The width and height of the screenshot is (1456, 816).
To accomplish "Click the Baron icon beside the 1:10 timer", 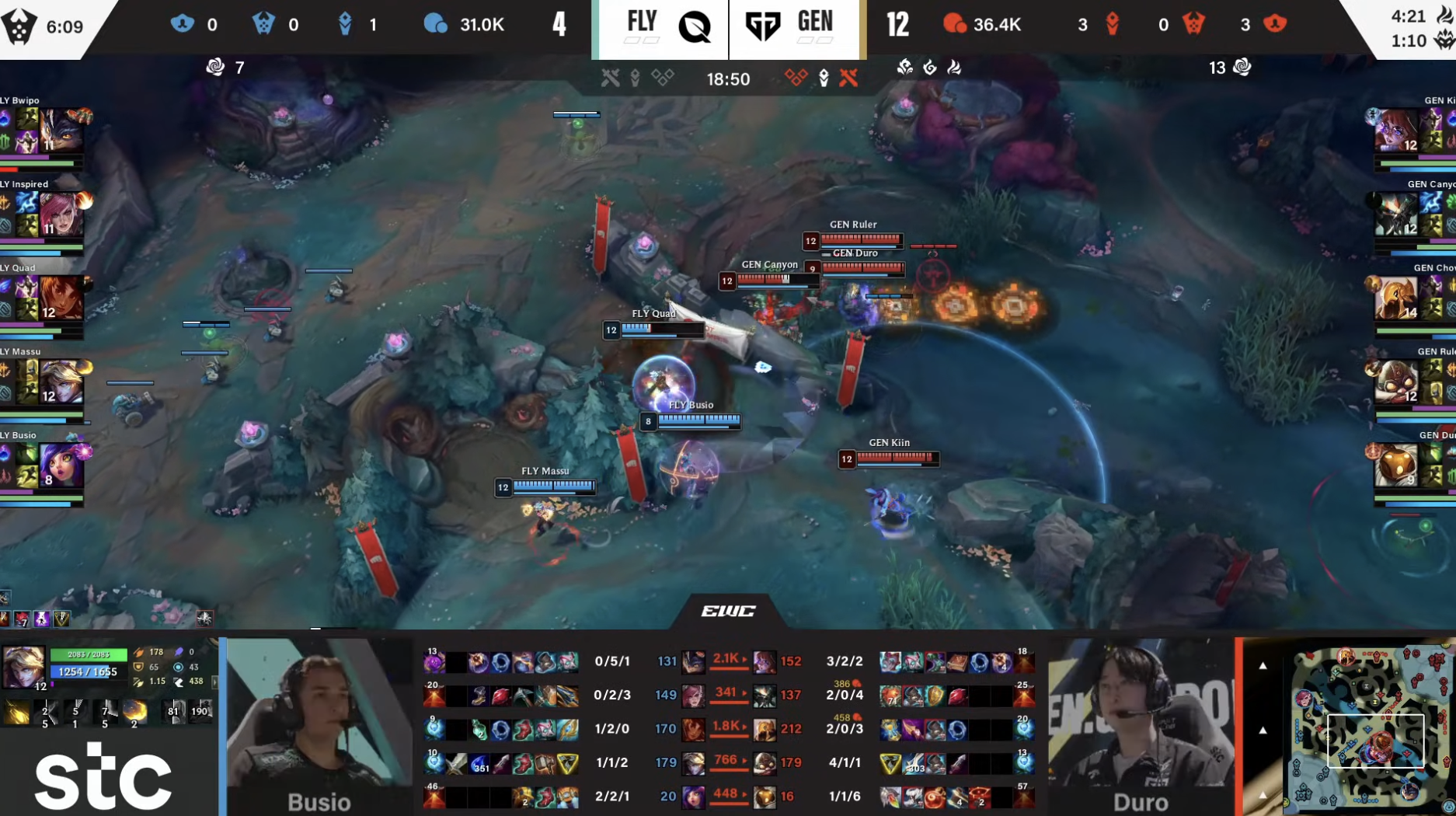I will coord(1441,36).
